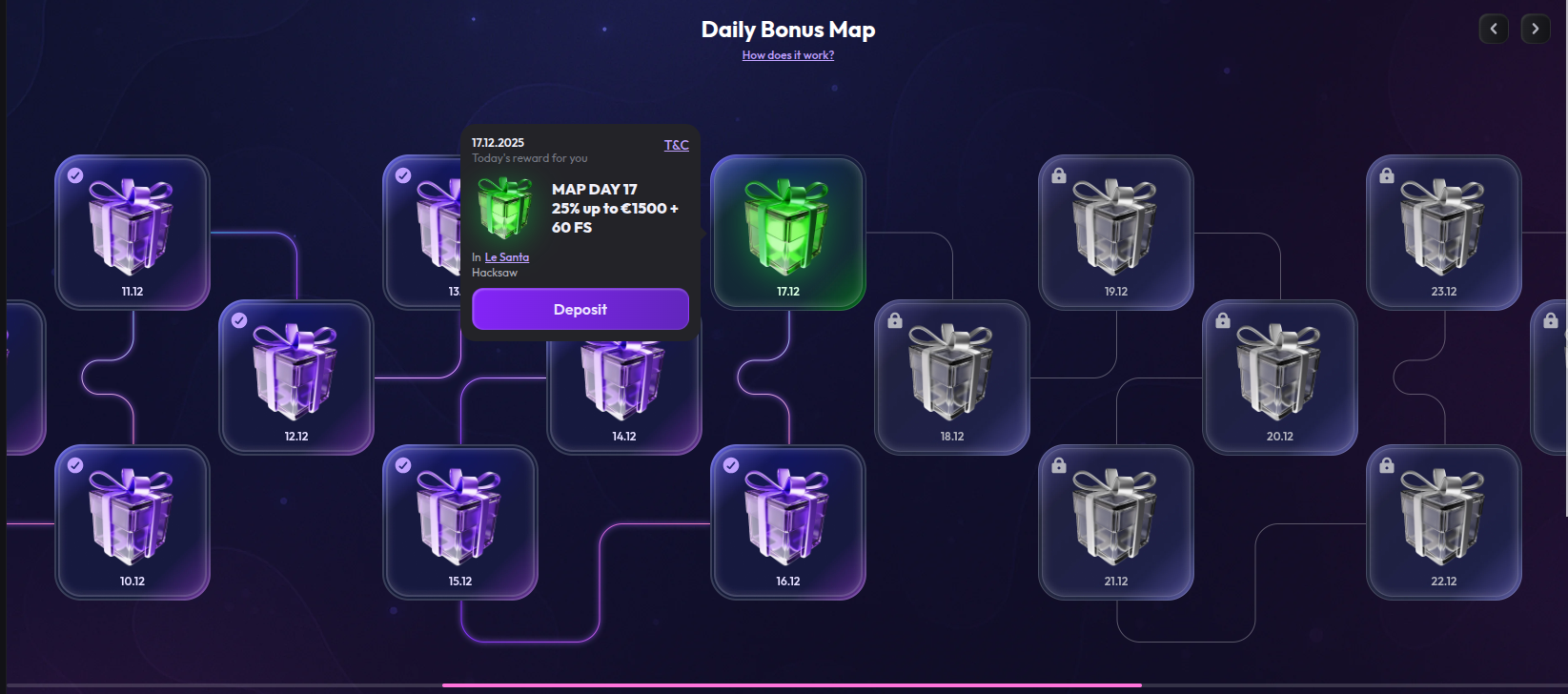Click the left navigation chevron

[1494, 29]
